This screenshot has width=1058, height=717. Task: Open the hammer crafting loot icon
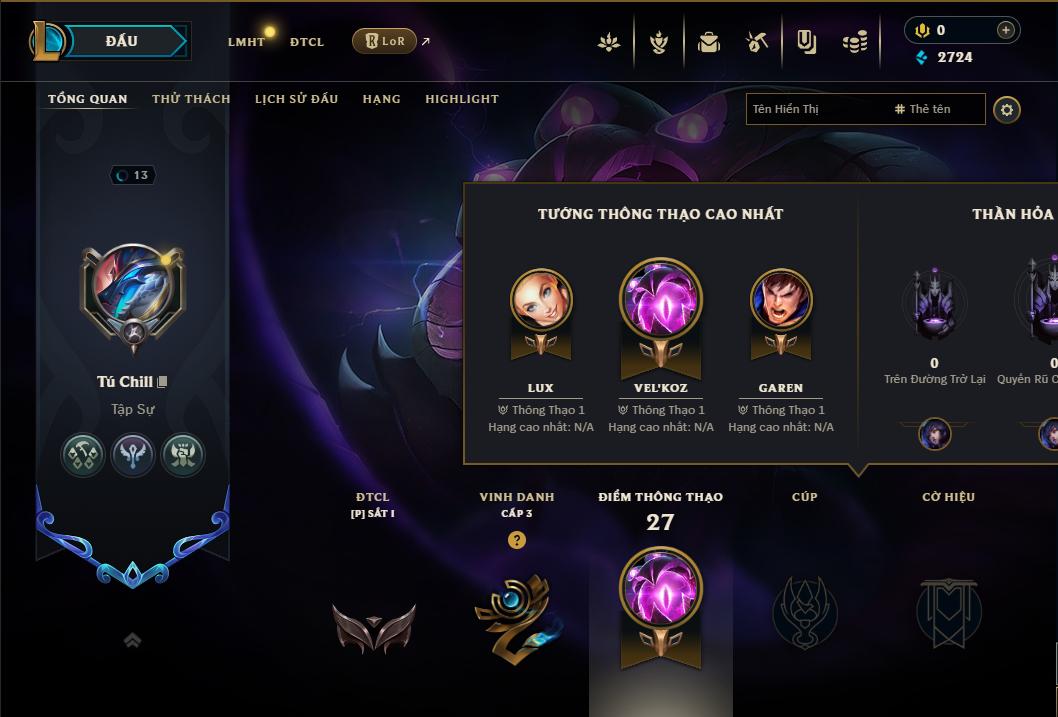tap(757, 42)
